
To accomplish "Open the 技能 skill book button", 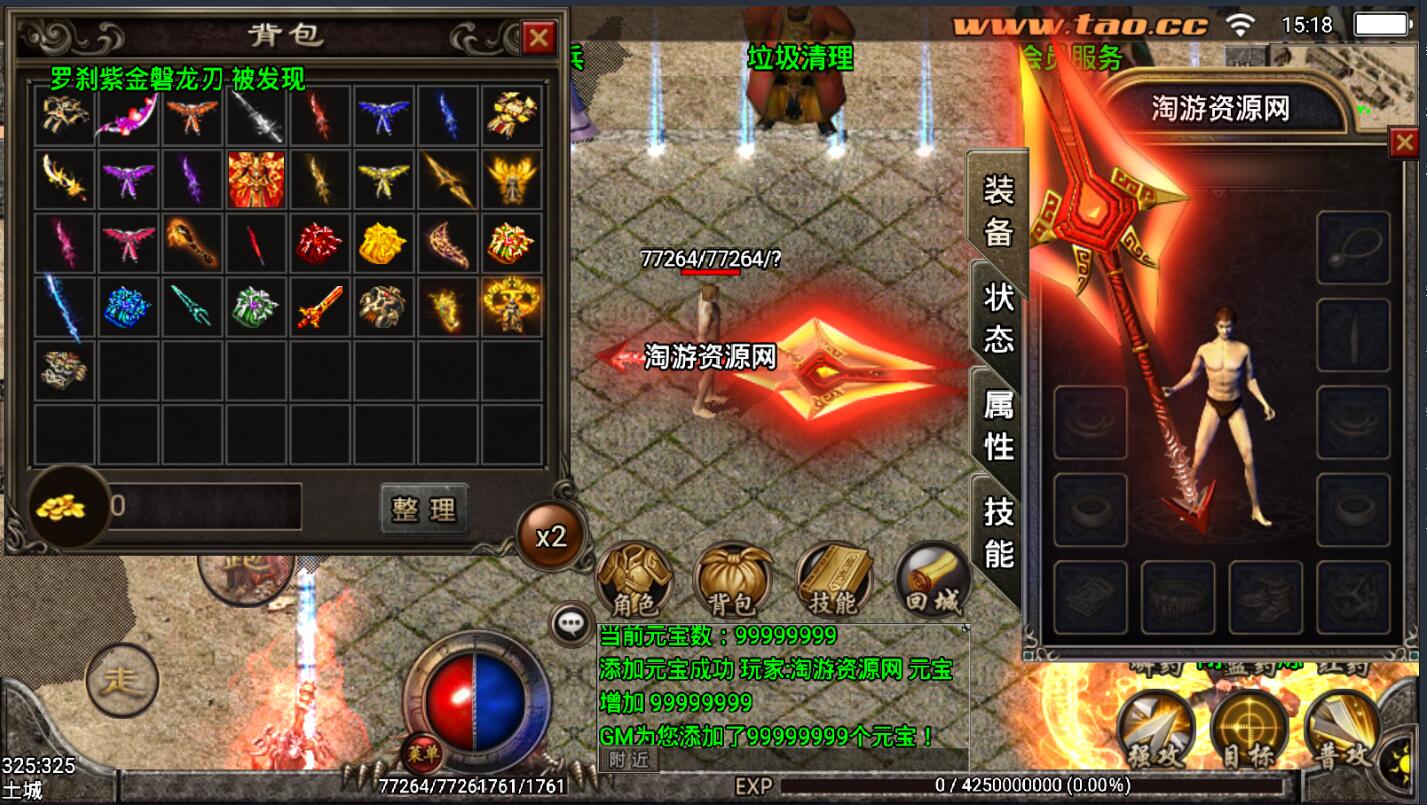I will [833, 580].
